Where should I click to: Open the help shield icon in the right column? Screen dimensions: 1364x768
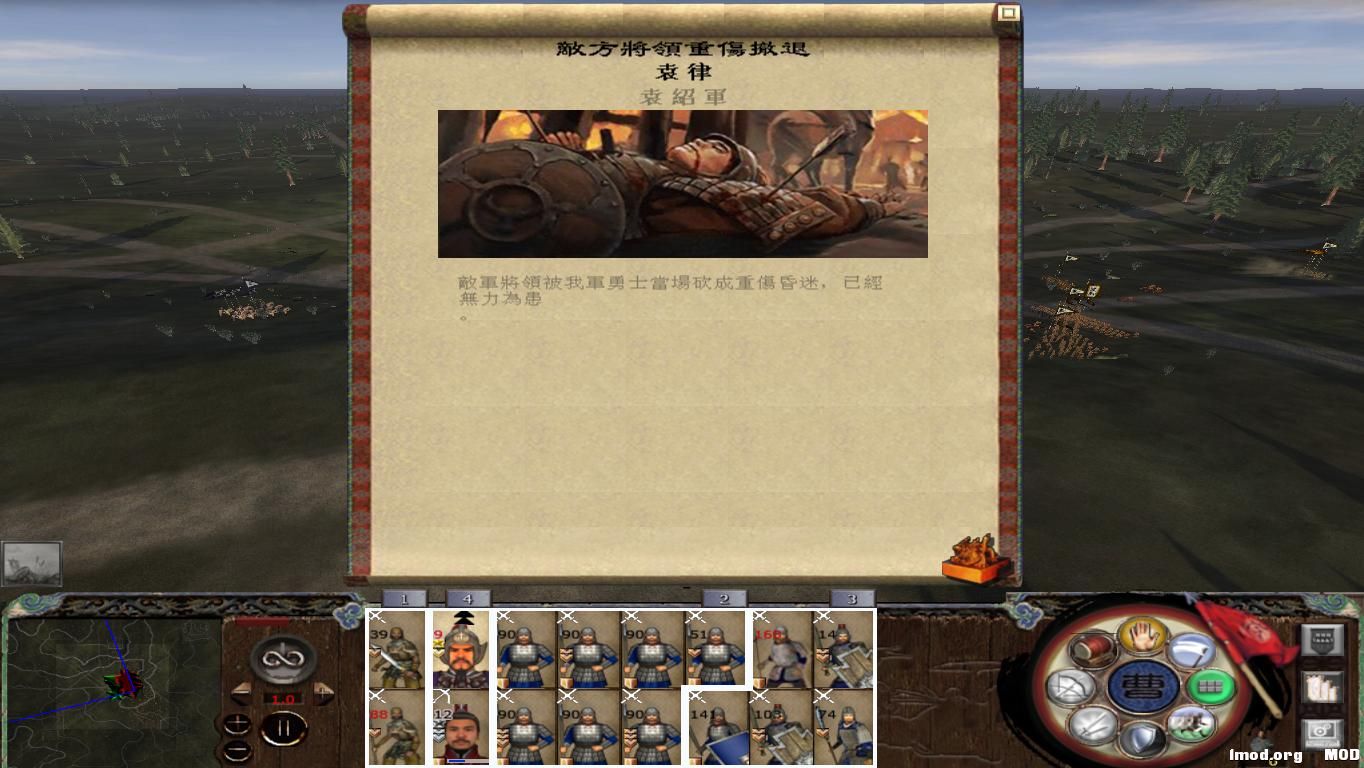[x=1323, y=640]
